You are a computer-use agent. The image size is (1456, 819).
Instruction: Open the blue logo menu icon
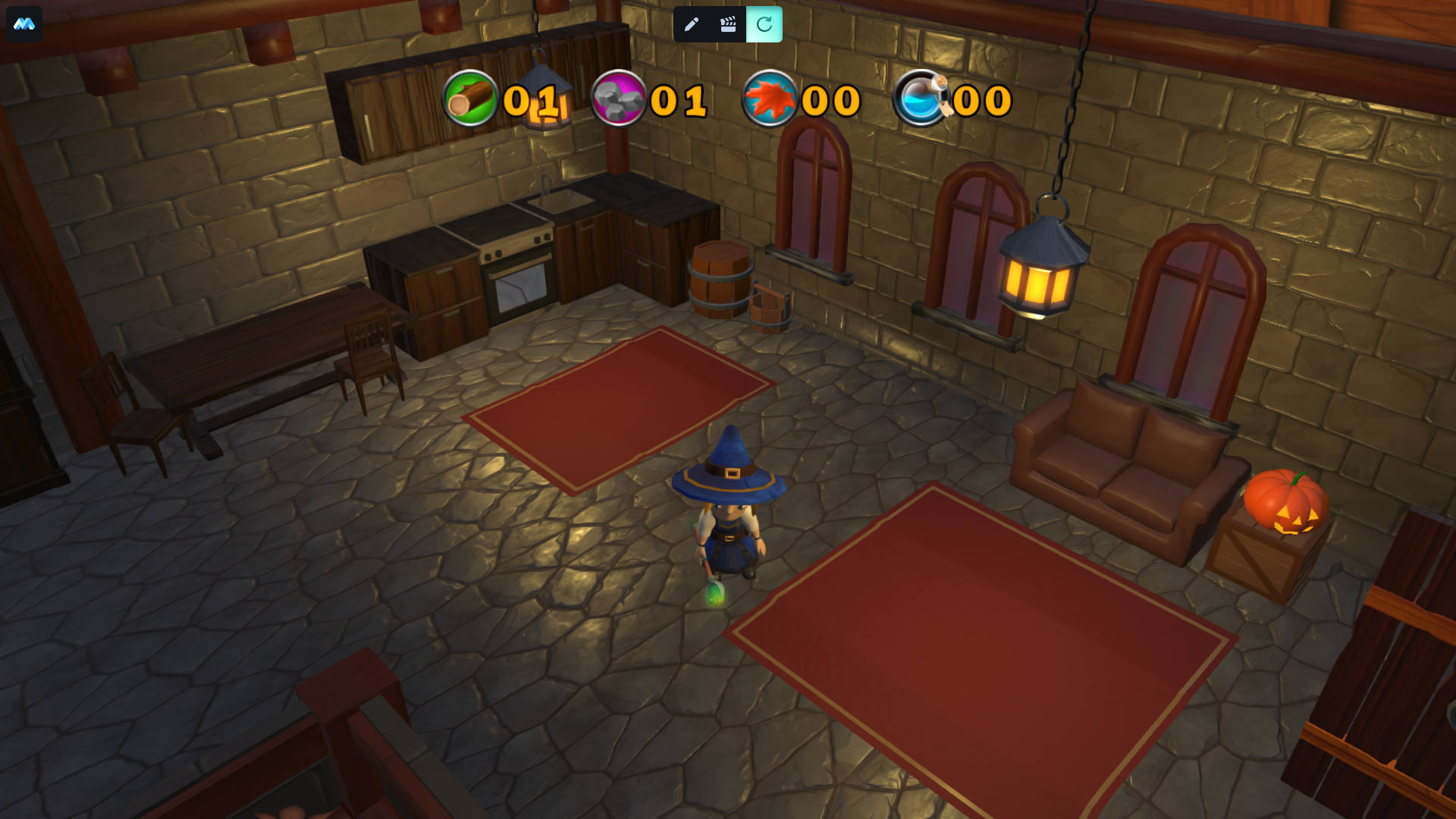tap(24, 24)
